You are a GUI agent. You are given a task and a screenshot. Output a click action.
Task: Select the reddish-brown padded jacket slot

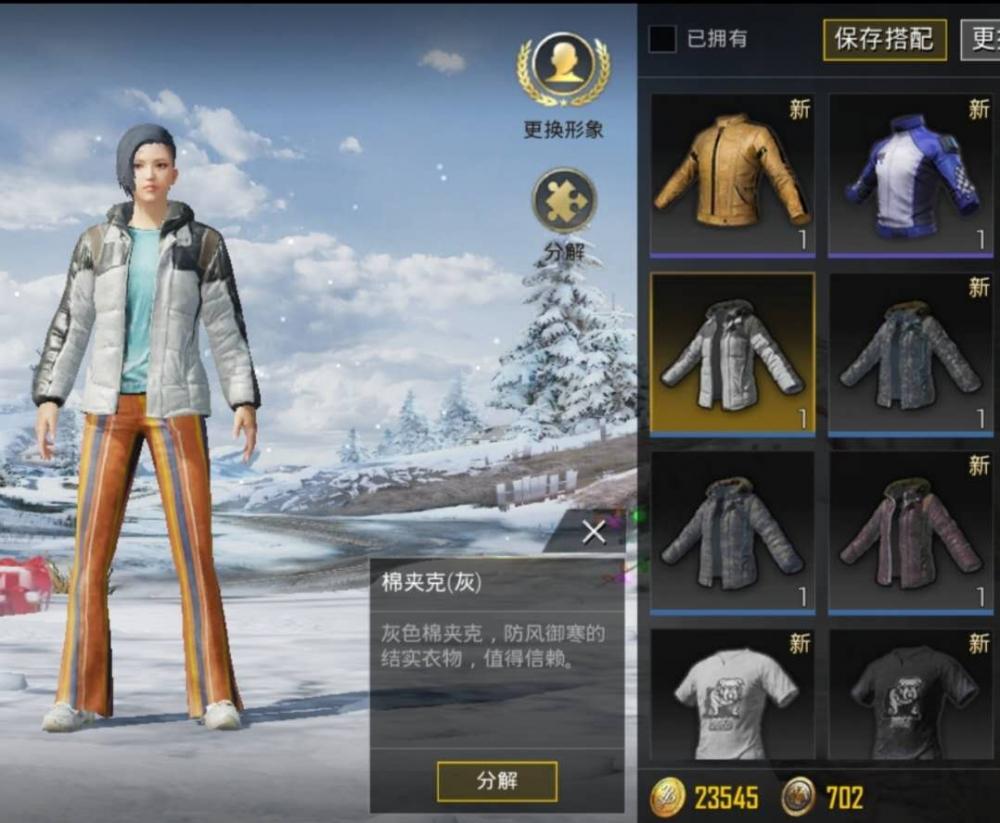coord(910,531)
